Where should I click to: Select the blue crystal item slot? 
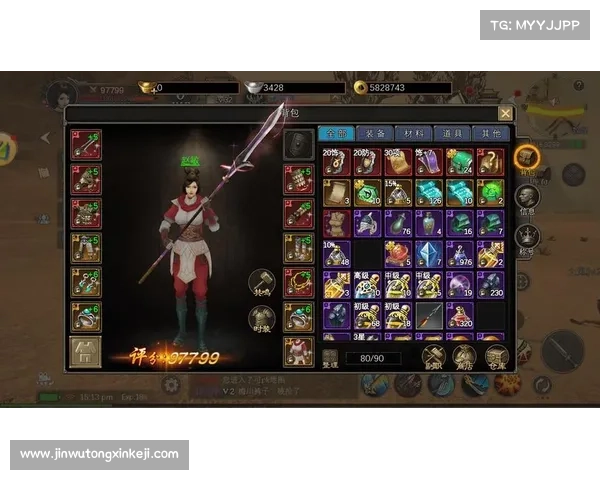point(428,254)
